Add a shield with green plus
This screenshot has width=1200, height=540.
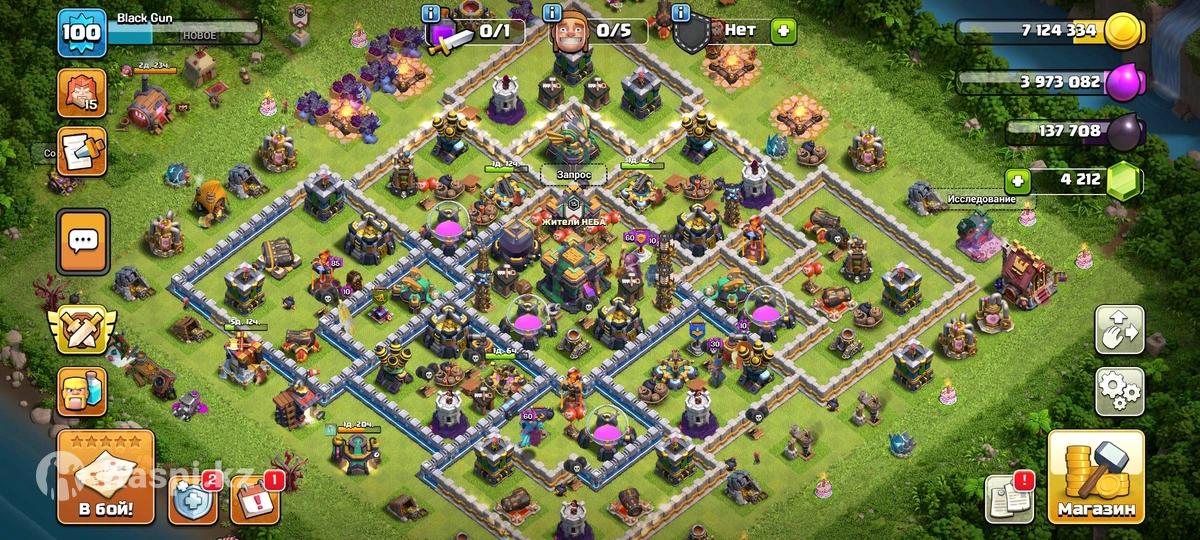[x=783, y=30]
